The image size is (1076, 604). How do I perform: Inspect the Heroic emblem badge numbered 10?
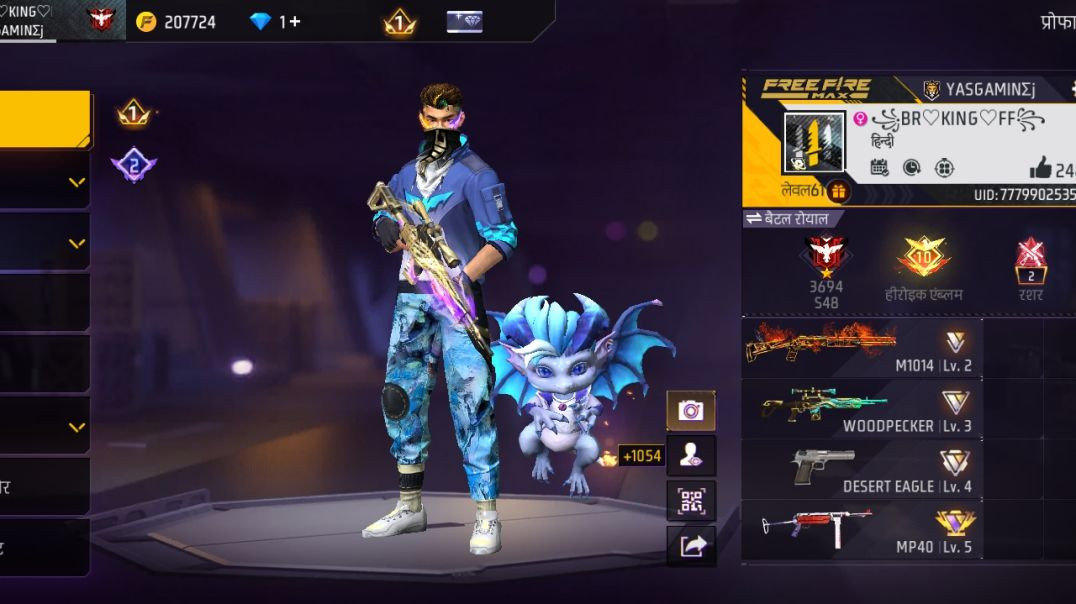click(922, 258)
